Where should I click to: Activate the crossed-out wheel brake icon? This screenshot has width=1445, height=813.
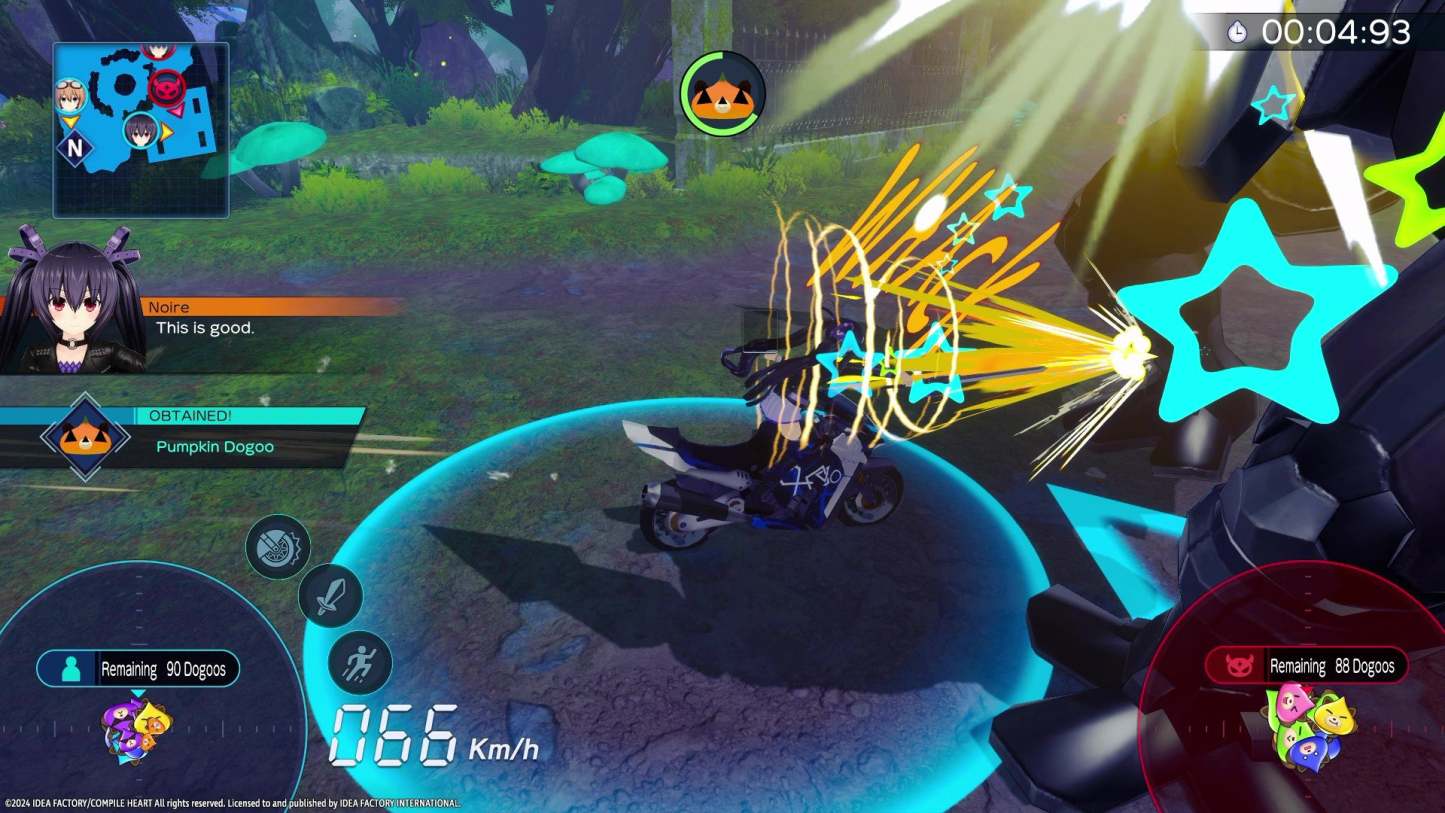point(278,546)
